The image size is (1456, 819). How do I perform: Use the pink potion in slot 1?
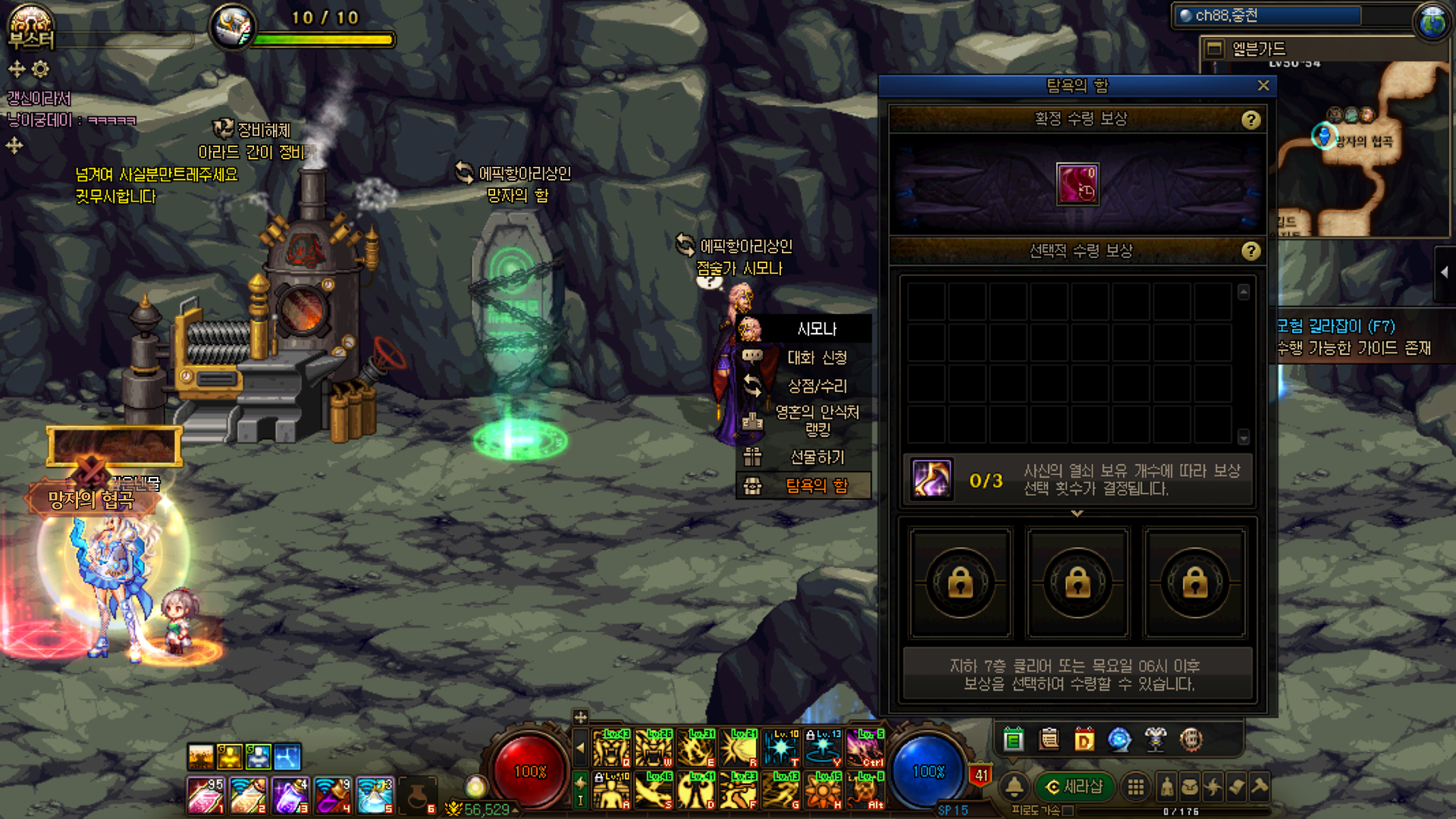(205, 795)
